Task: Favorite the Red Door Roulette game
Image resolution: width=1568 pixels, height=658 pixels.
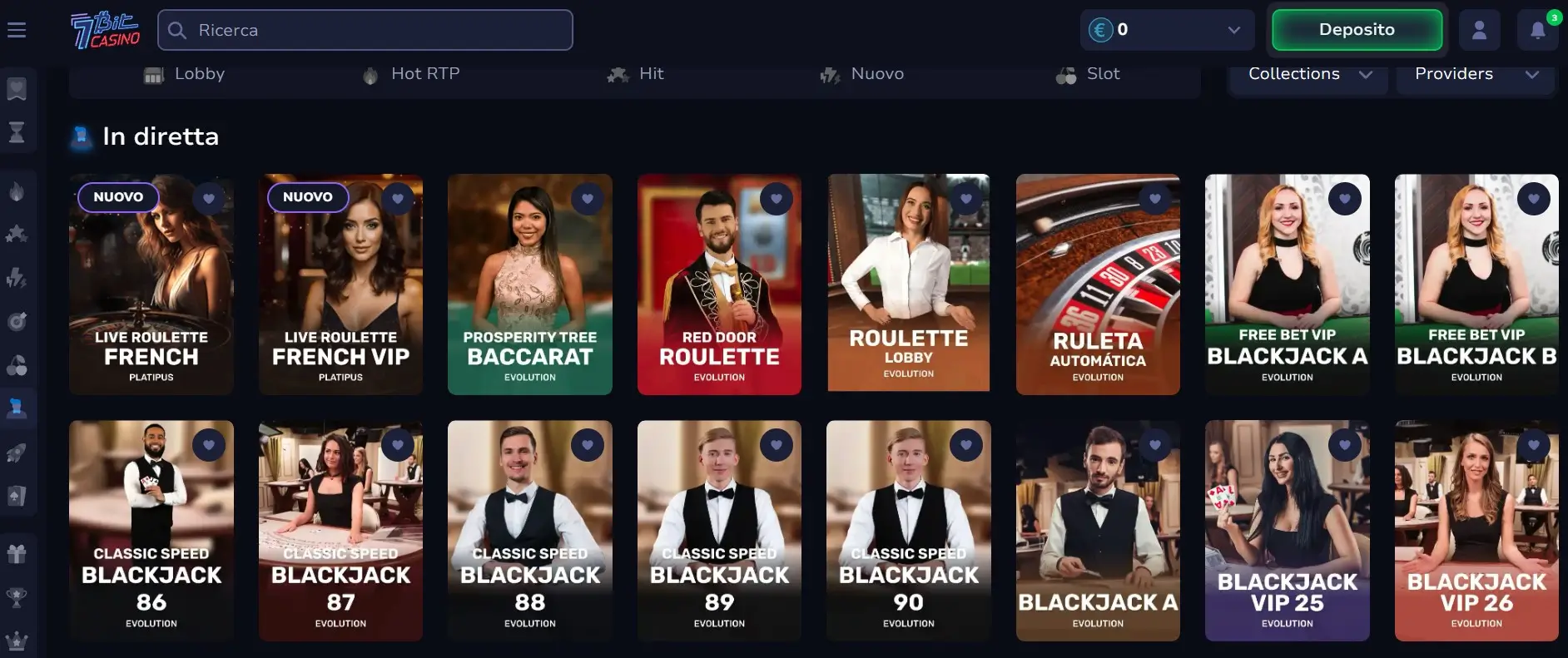Action: tap(777, 199)
